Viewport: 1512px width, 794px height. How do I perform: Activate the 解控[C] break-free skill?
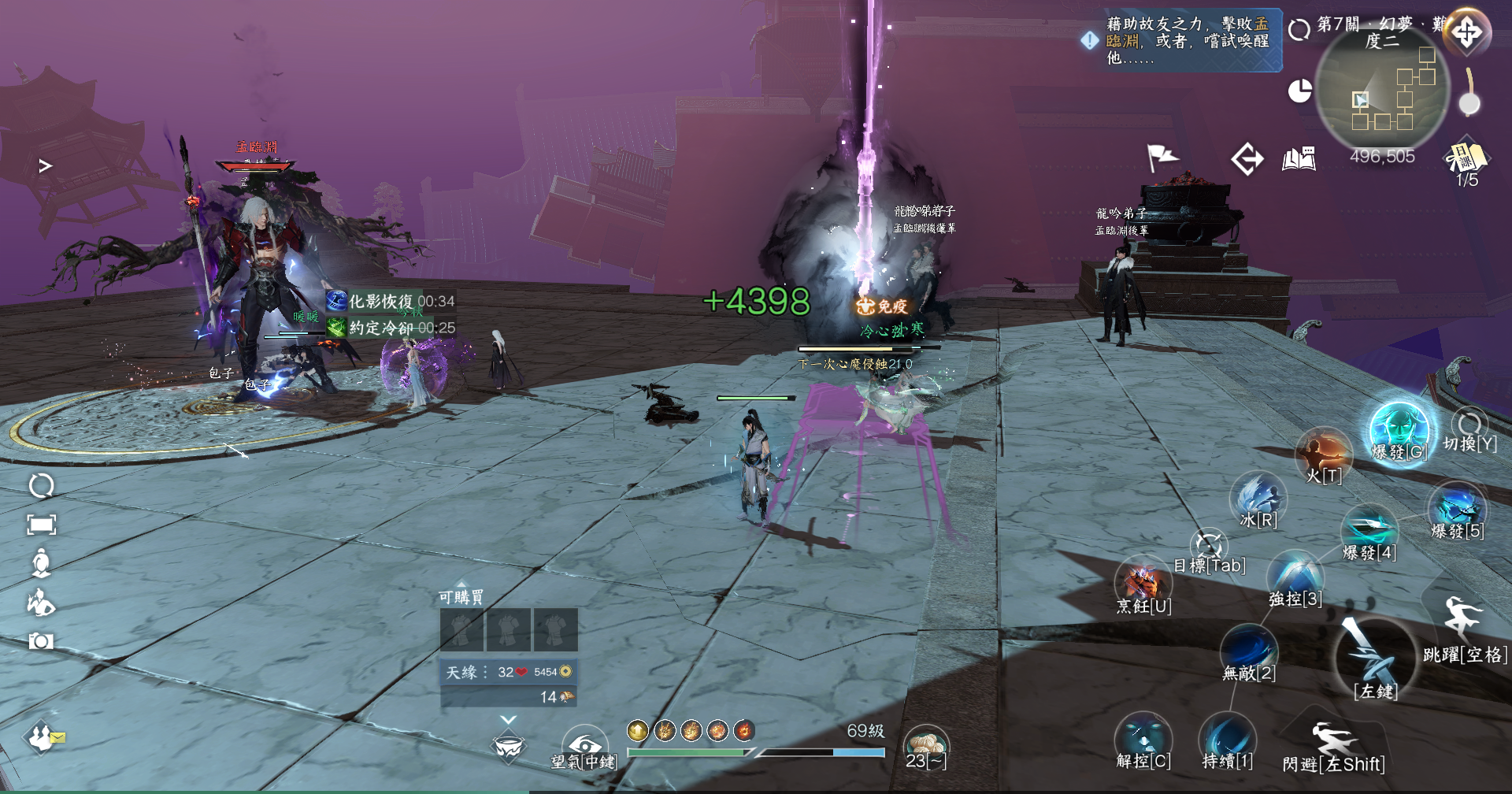point(1143,740)
